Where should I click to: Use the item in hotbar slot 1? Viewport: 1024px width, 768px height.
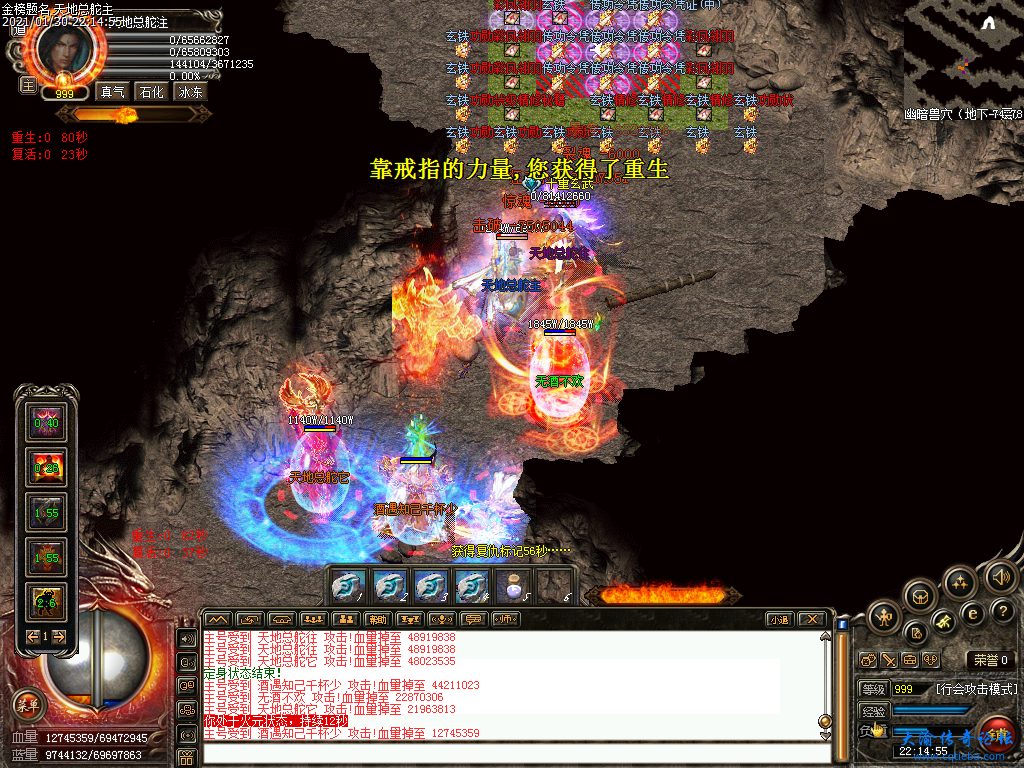[347, 585]
